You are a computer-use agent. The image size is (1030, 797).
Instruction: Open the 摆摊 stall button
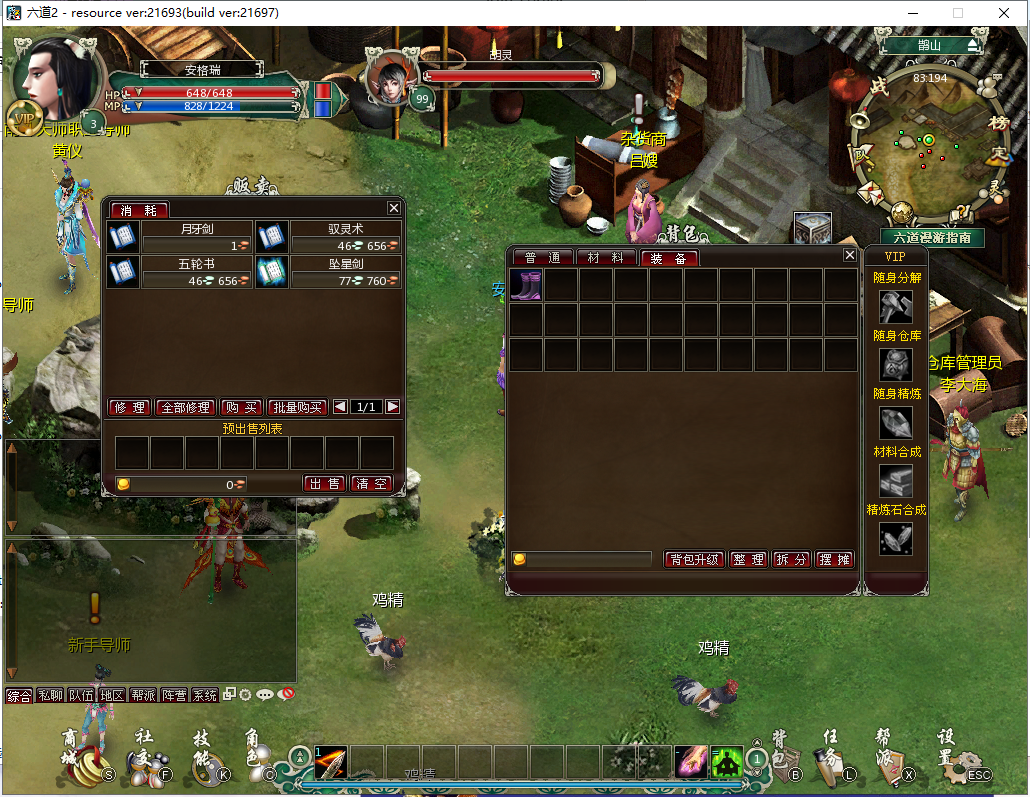coord(834,559)
